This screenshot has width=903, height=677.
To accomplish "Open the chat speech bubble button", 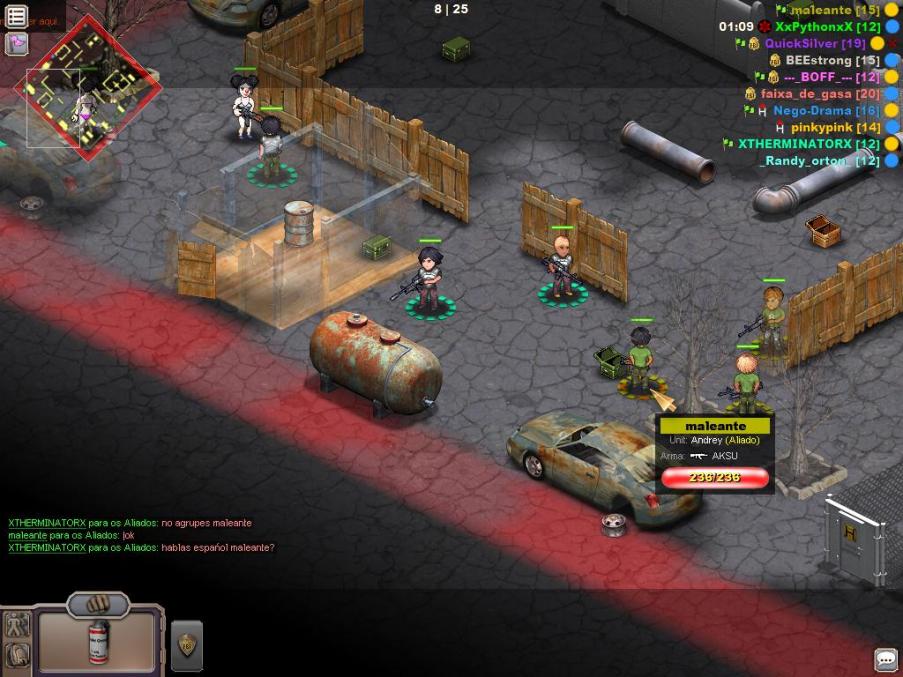I will (x=885, y=659).
